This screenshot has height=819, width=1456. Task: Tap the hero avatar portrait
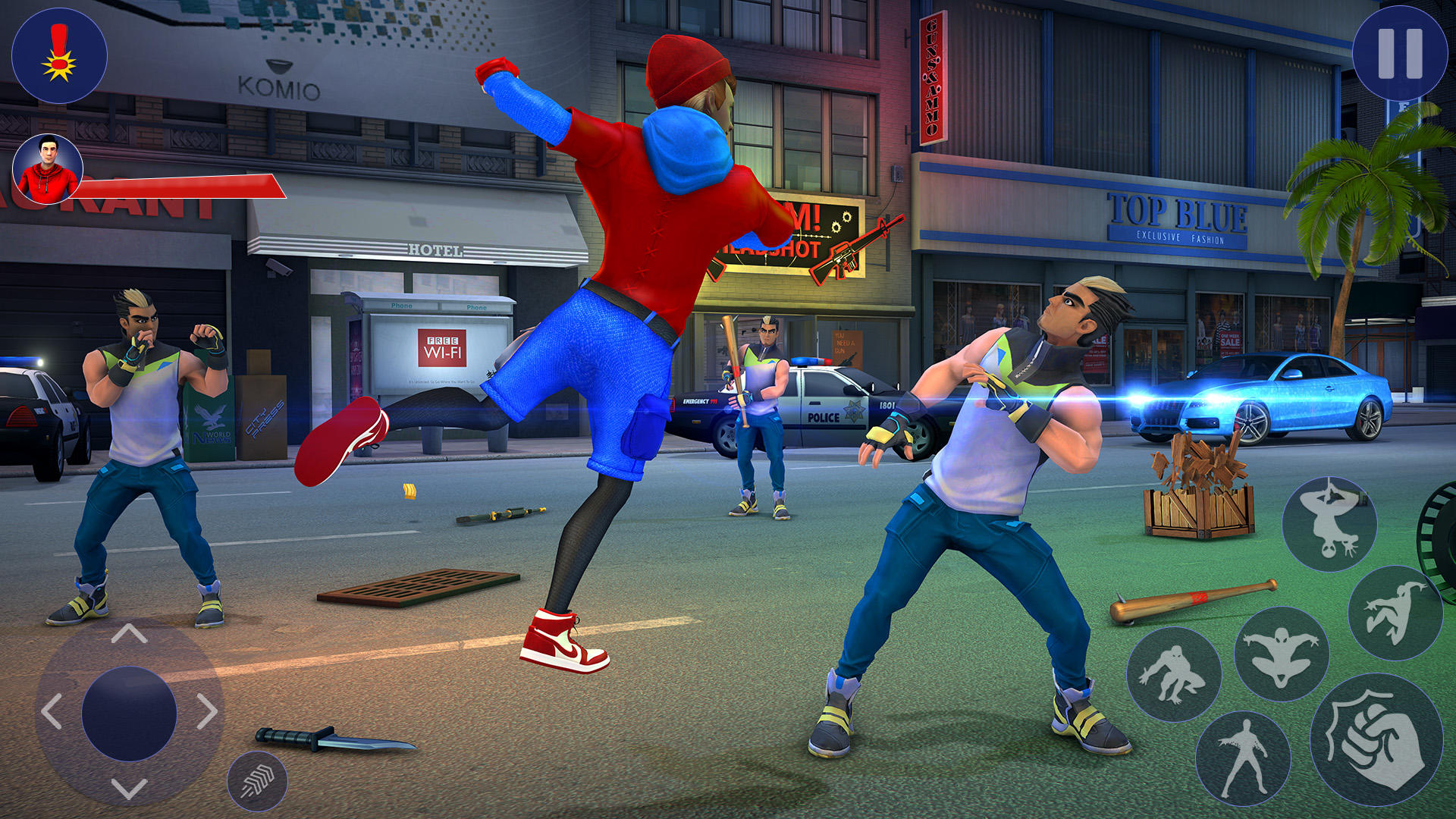coord(48,168)
